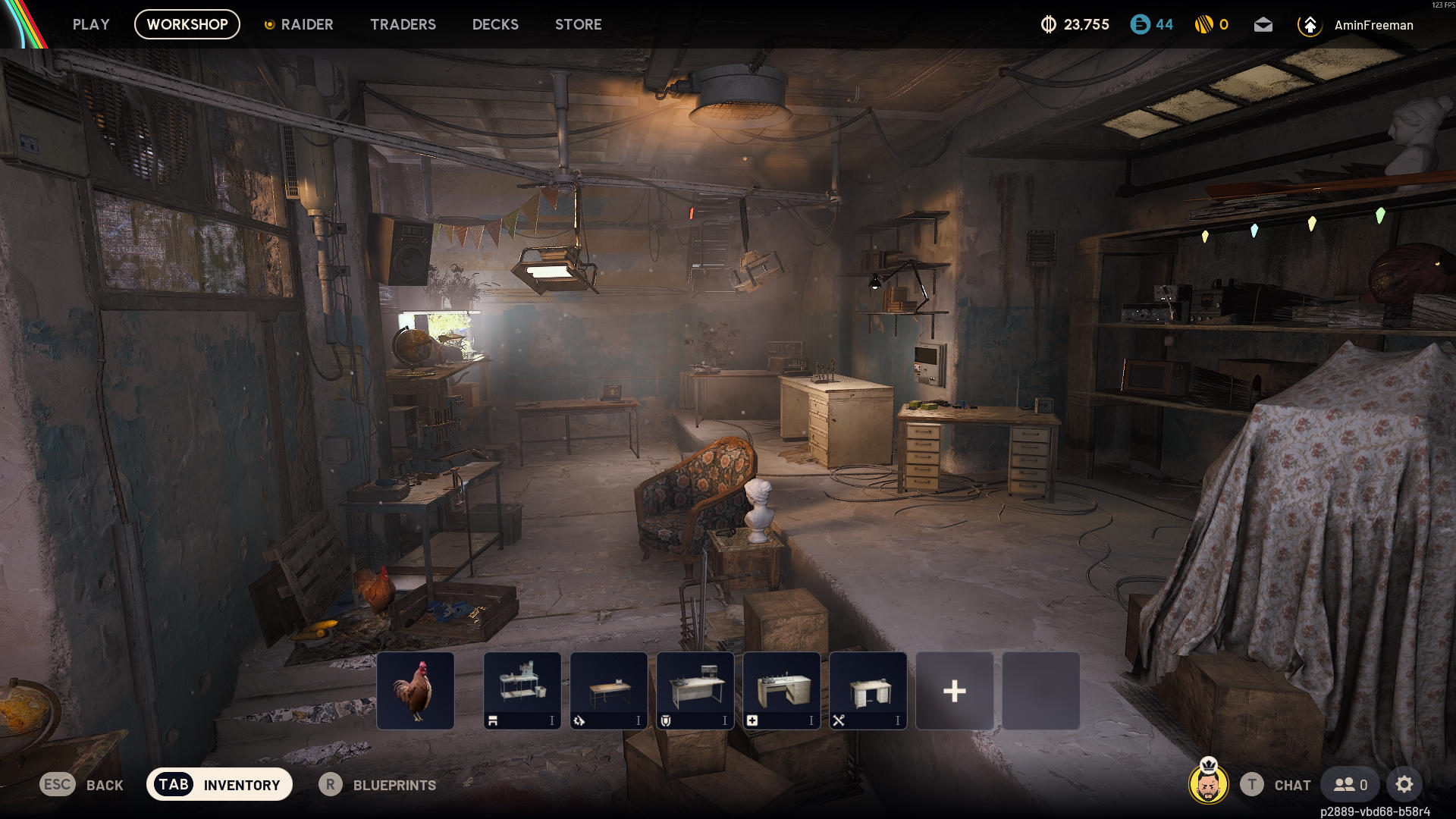Choose the shield gear bench station
1456x819 pixels.
(695, 691)
